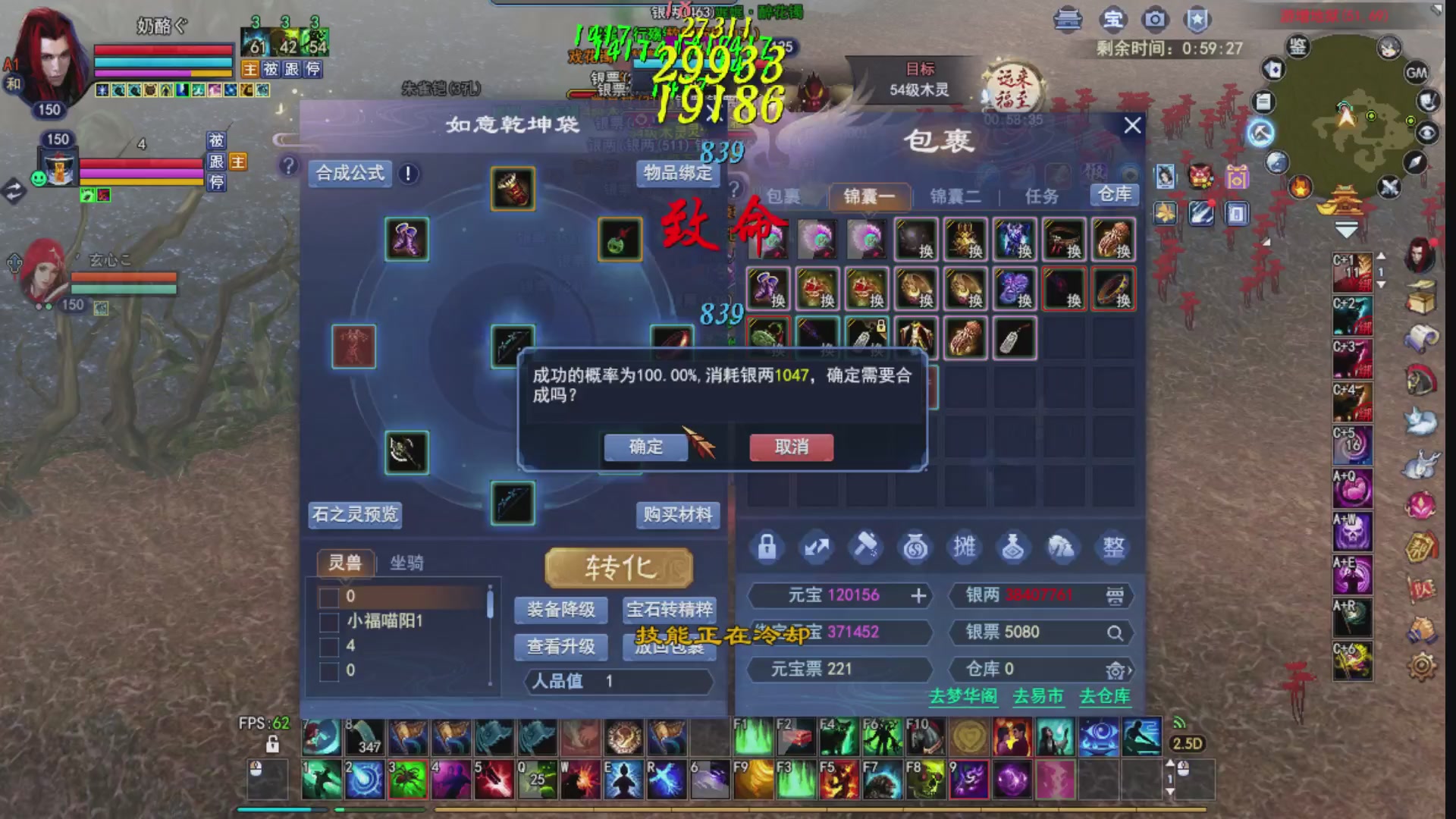This screenshot has height=819, width=1456.
Task: Click the sort (整) icon to tidy the bag
Action: [1112, 548]
